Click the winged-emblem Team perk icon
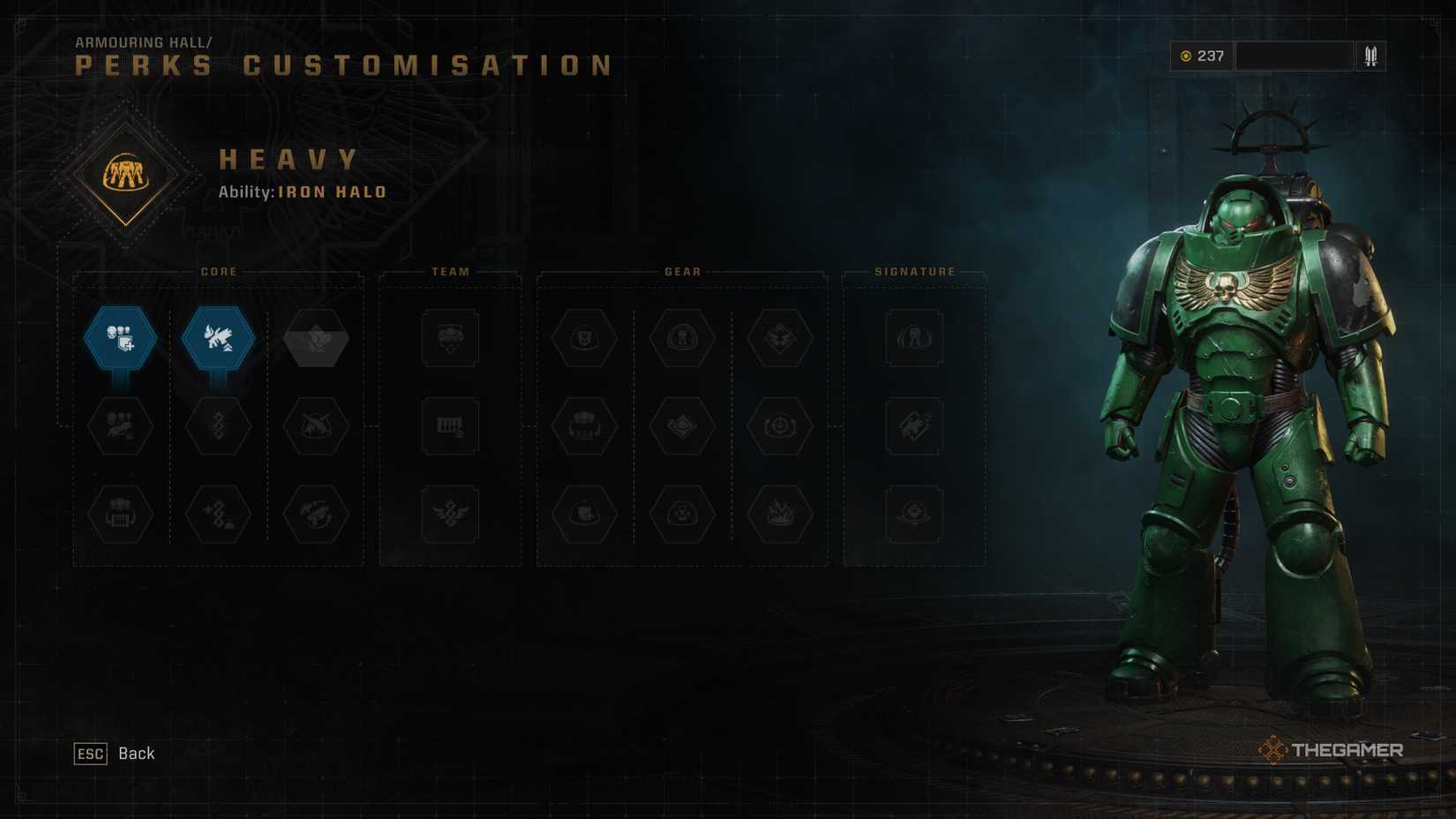The image size is (1456, 819). click(449, 516)
